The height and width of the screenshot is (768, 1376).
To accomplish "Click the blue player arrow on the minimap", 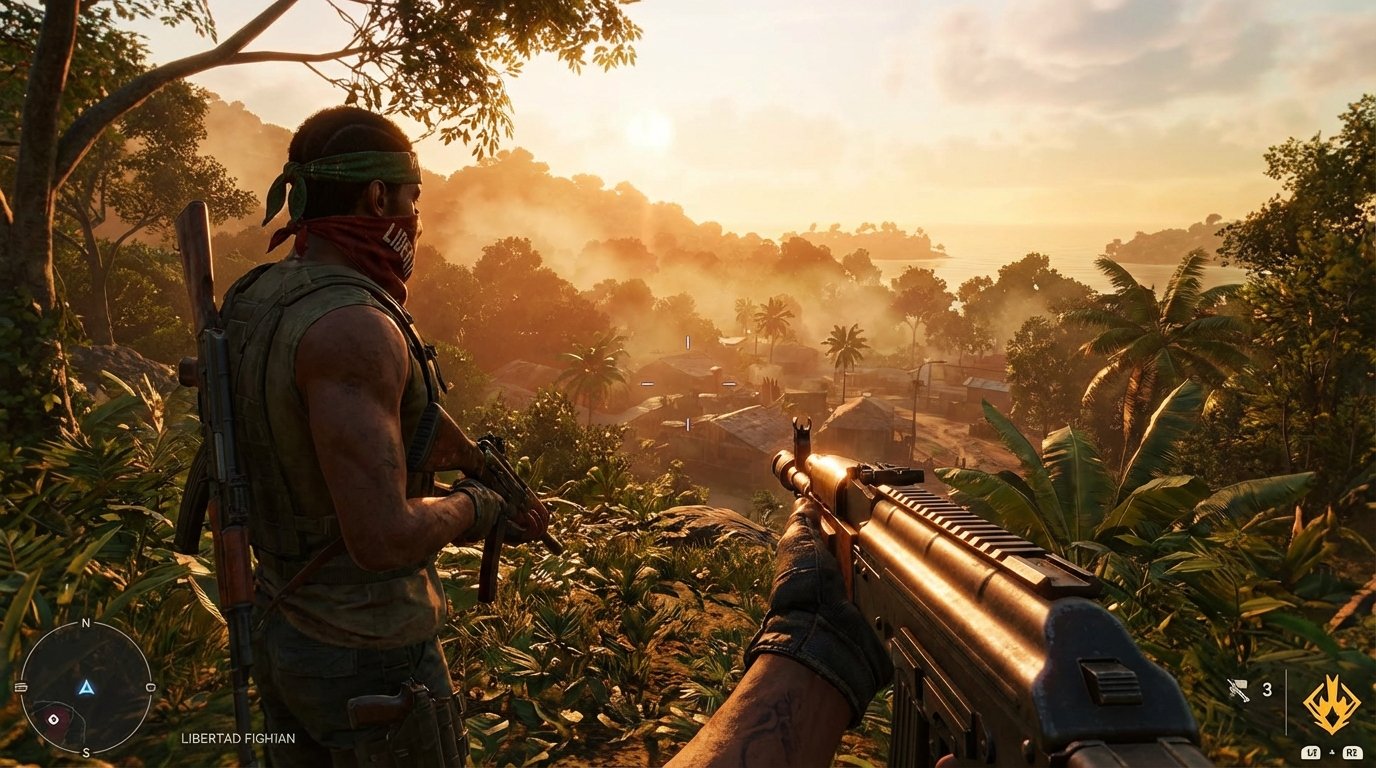I will pos(87,688).
